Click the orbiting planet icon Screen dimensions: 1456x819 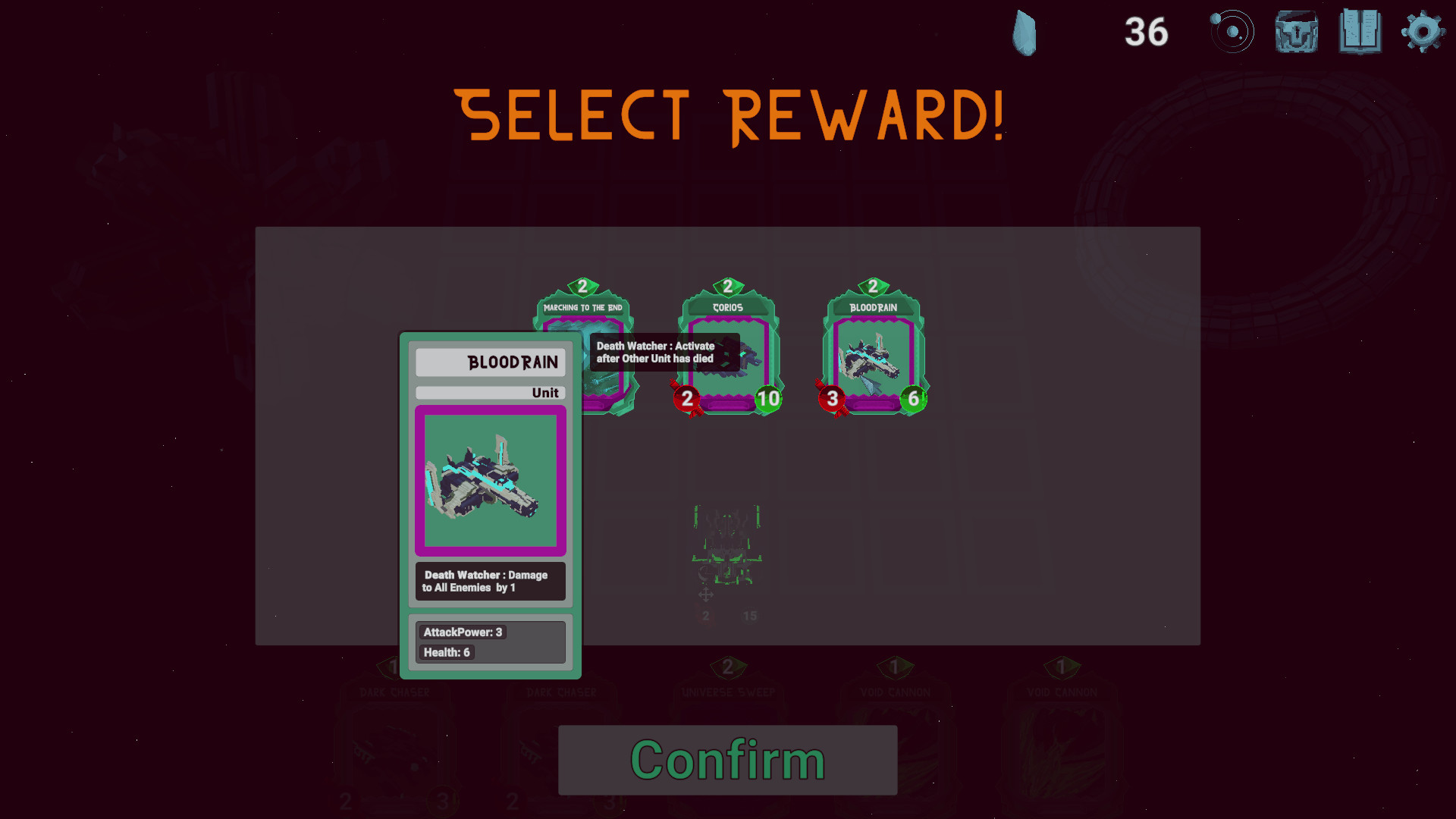click(x=1233, y=32)
